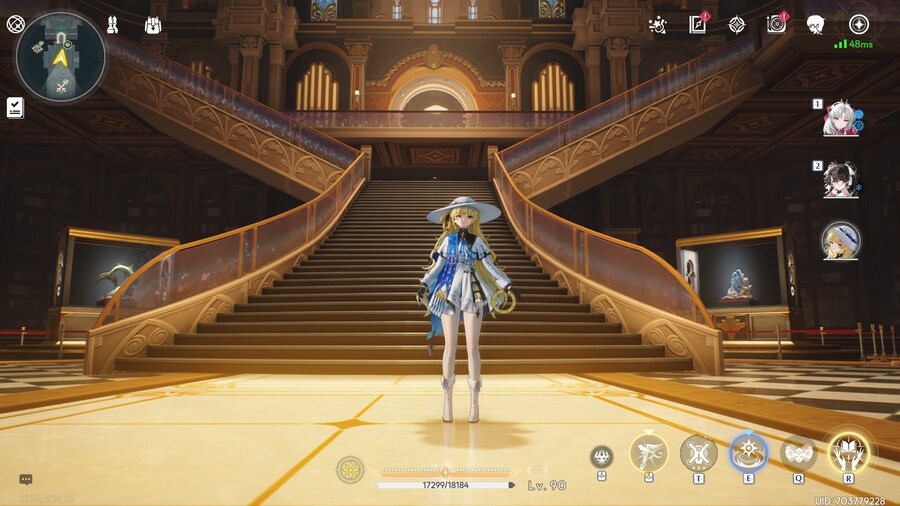This screenshot has height=506, width=900.
Task: Open the quest checklist icon
Action: tap(15, 107)
